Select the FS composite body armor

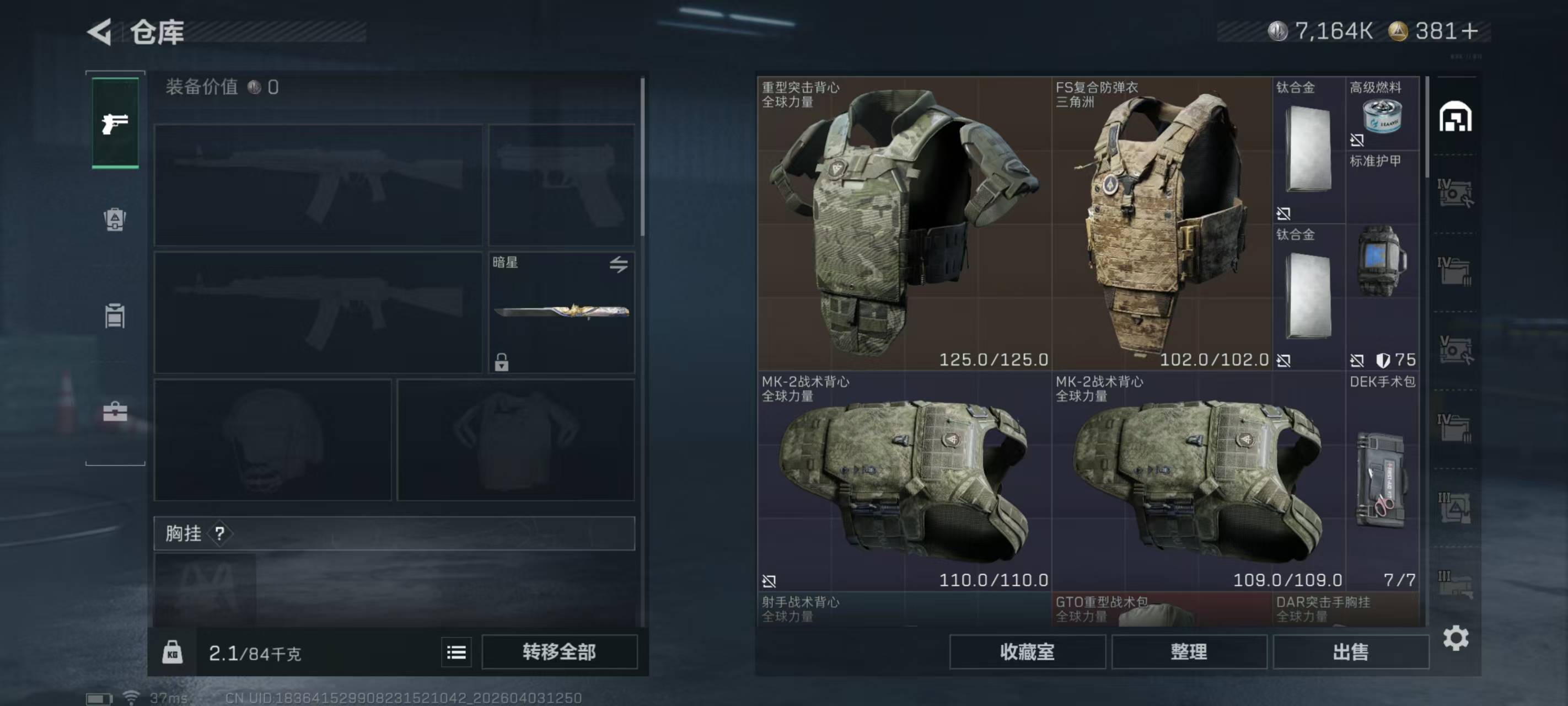click(x=1162, y=222)
